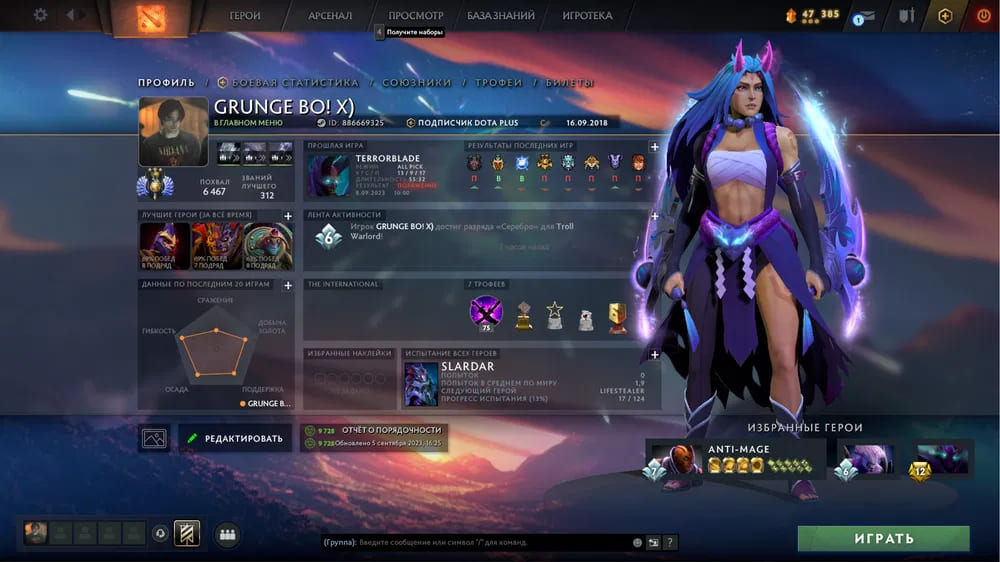Viewport: 1000px width, 562px height.
Task: Select Anti-Mage in favorite heroes
Action: (x=736, y=458)
